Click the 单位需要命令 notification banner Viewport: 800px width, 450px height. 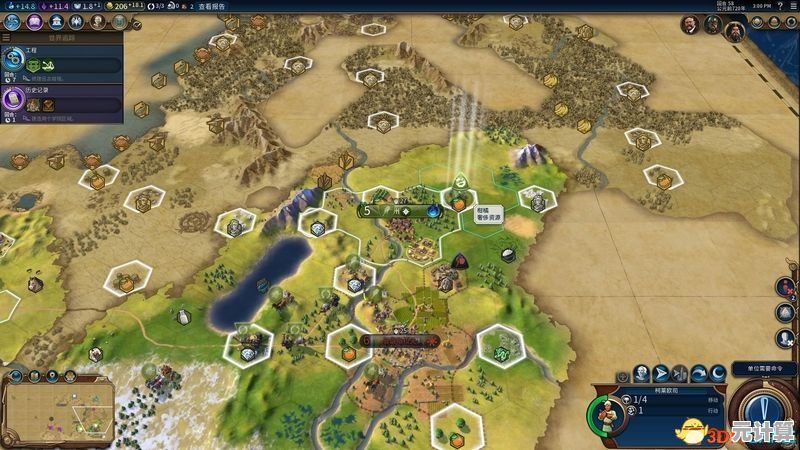[762, 368]
